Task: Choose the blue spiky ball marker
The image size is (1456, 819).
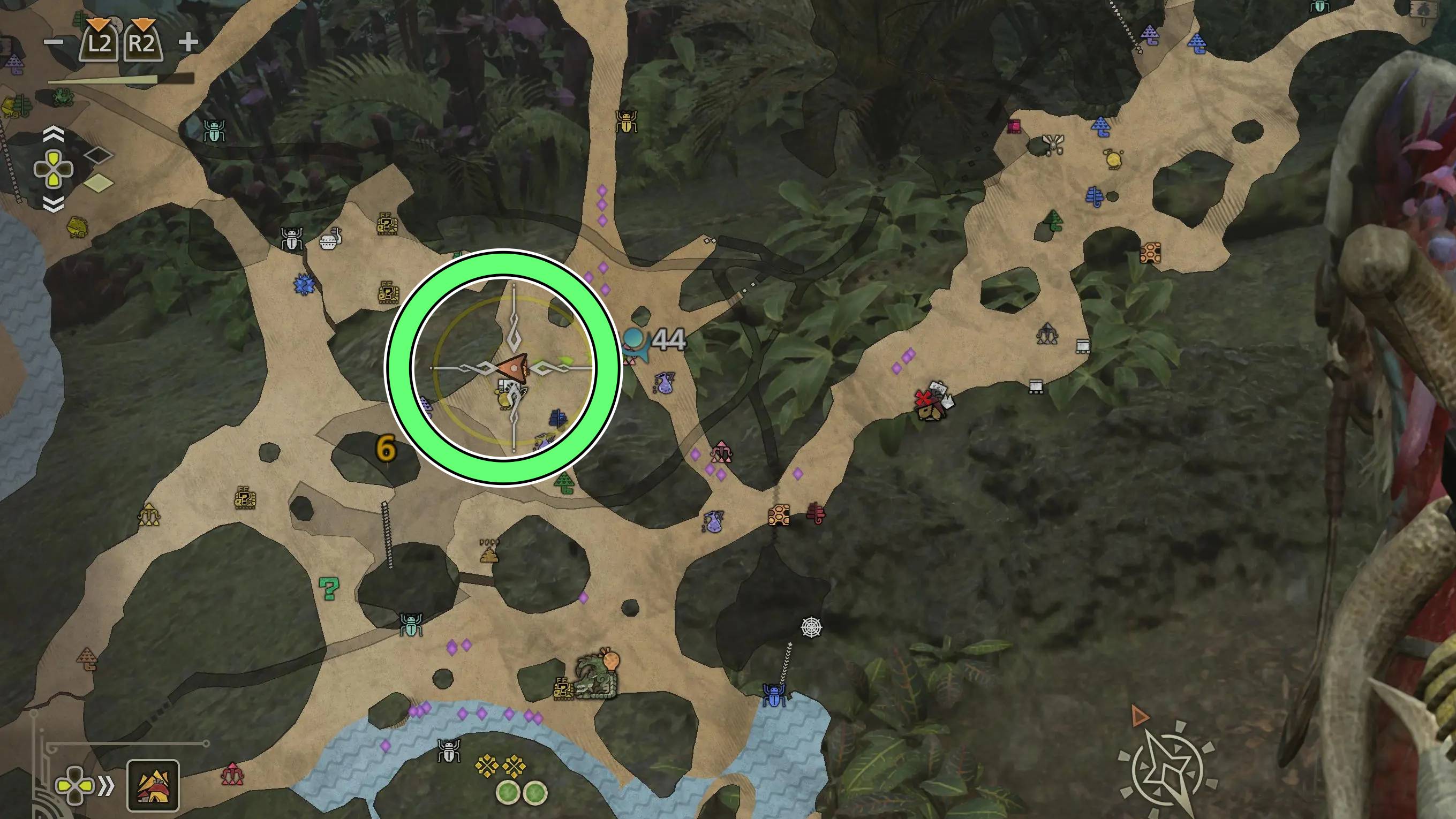Action: point(305,285)
